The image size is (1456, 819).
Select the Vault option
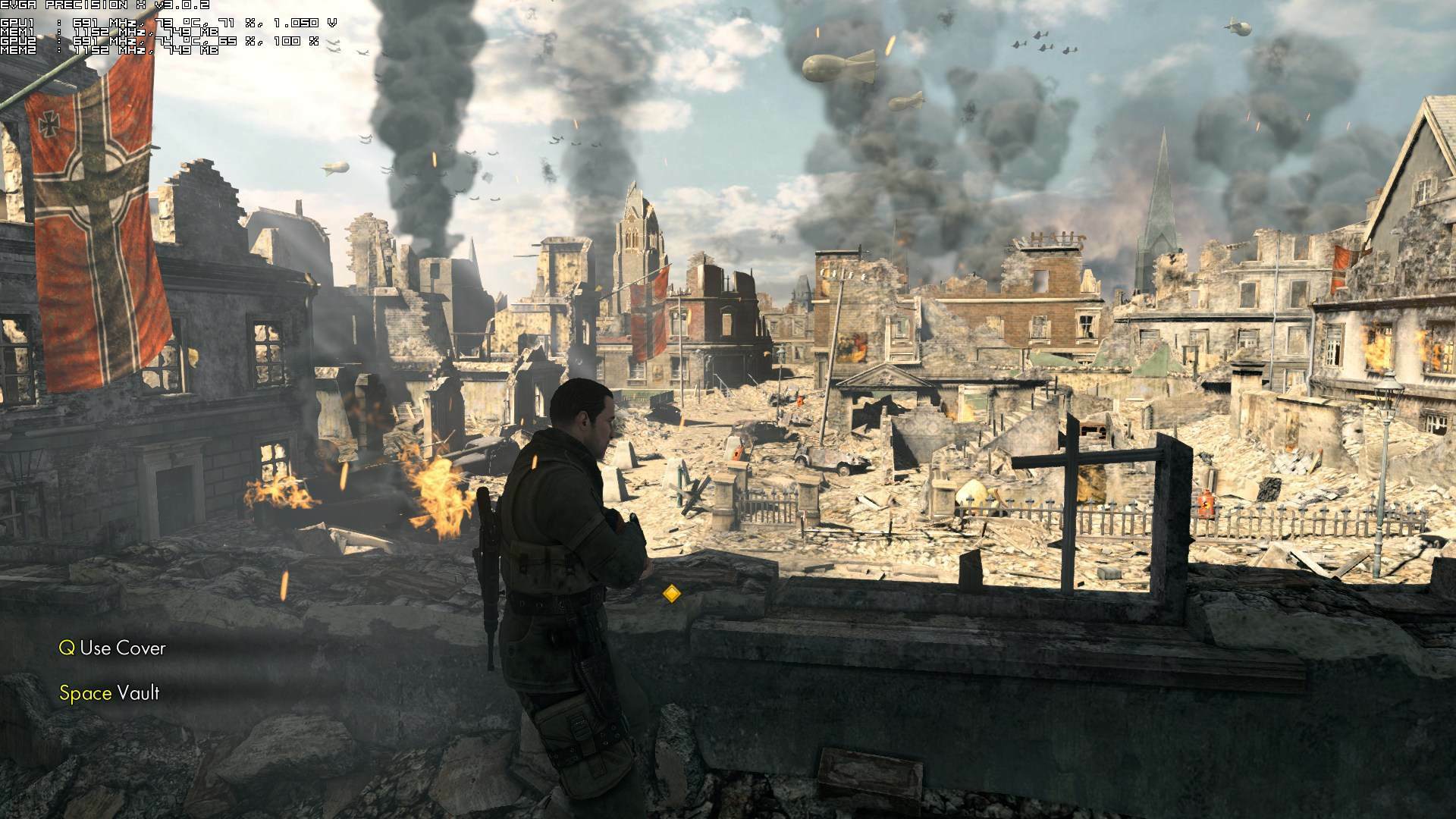coord(140,692)
